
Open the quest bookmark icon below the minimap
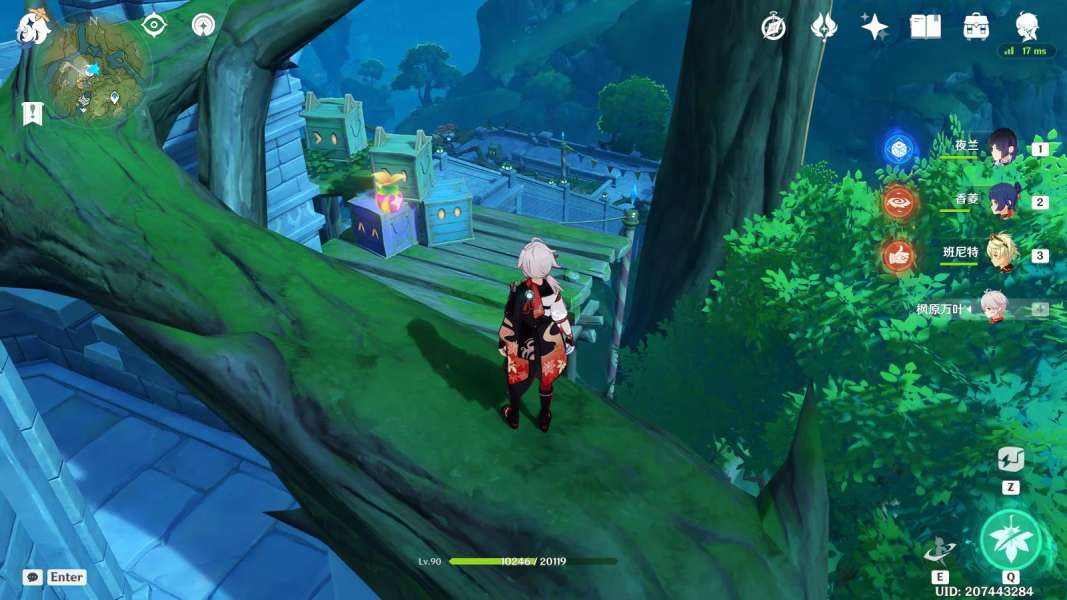[31, 113]
